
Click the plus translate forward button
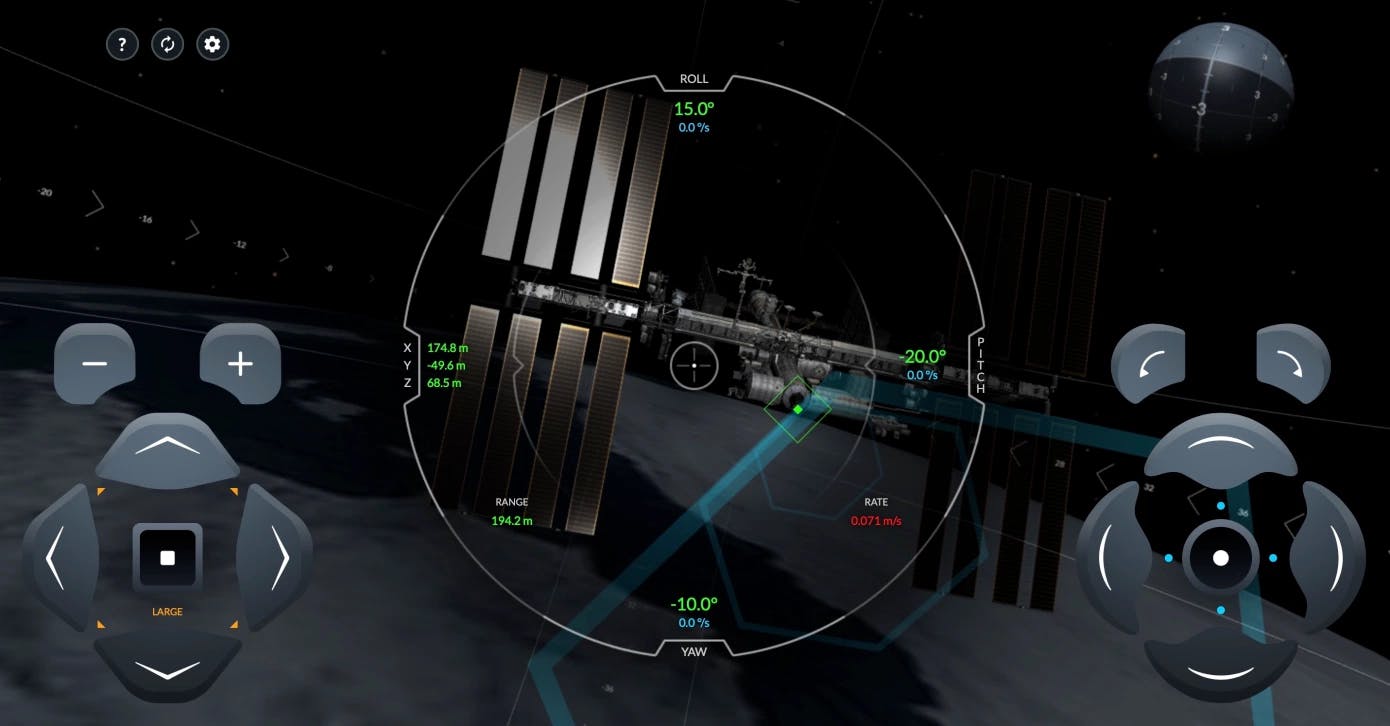tap(240, 363)
